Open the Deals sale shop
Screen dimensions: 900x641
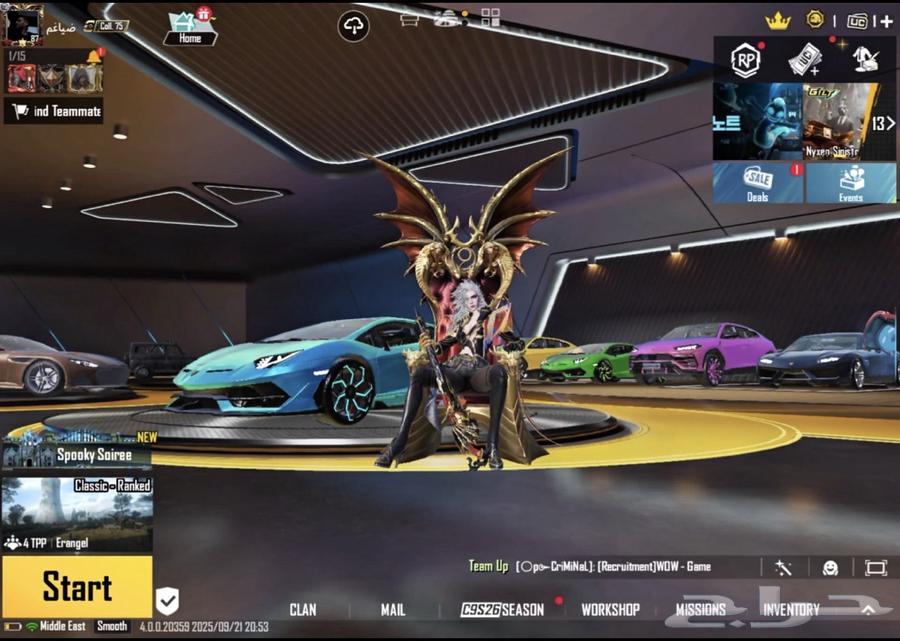757,183
